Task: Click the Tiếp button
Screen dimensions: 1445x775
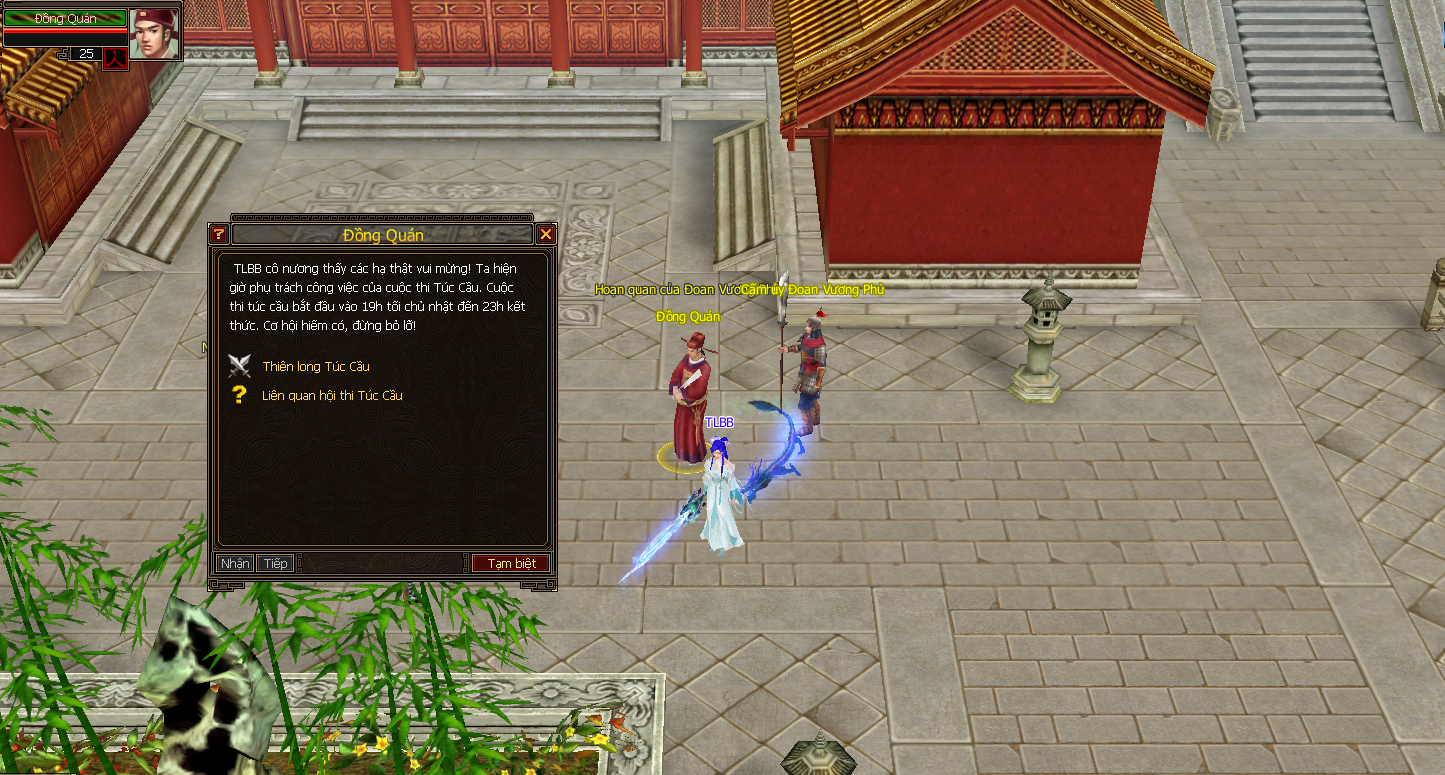Action: point(276,564)
